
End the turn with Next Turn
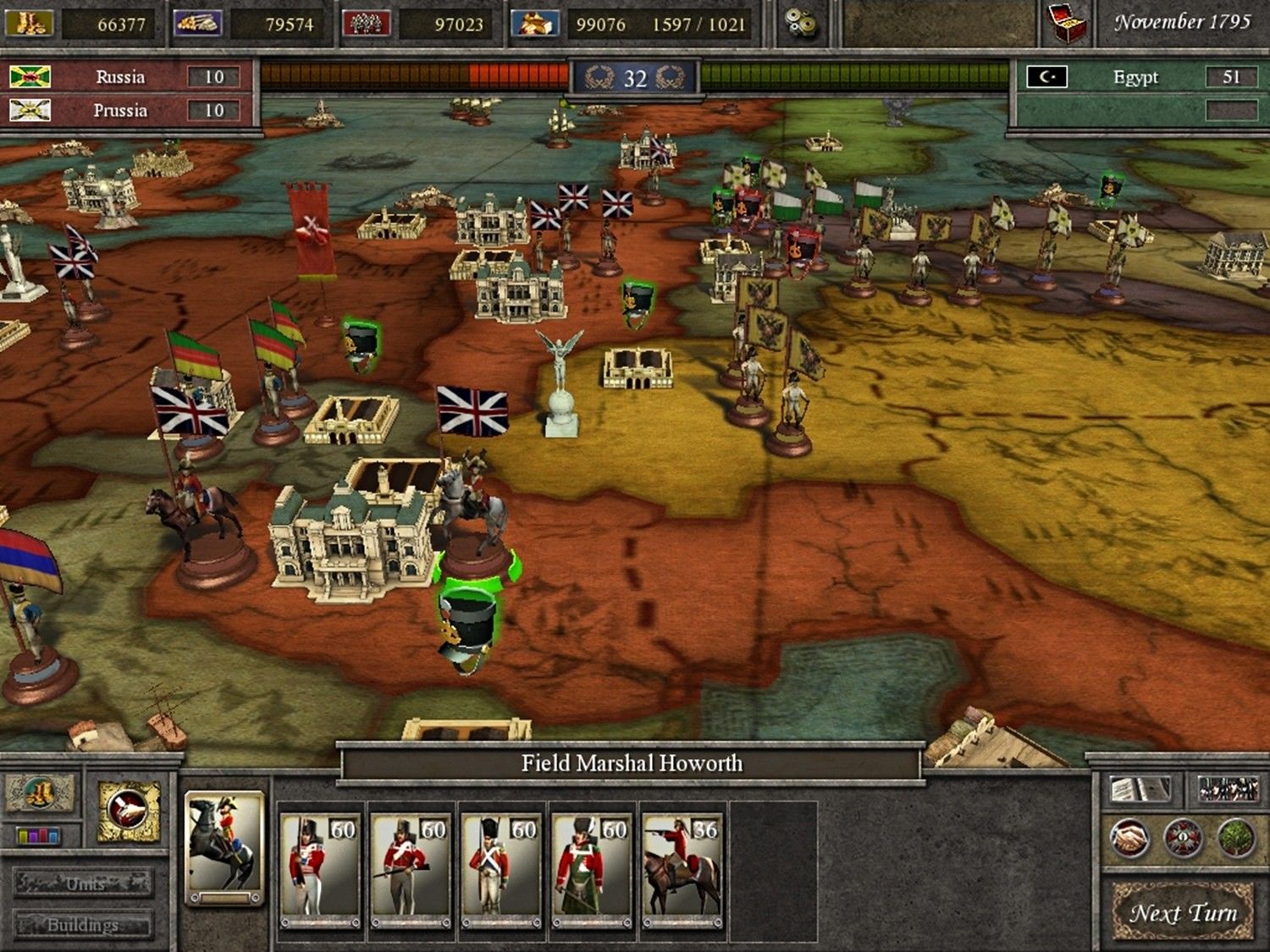pos(1183,912)
